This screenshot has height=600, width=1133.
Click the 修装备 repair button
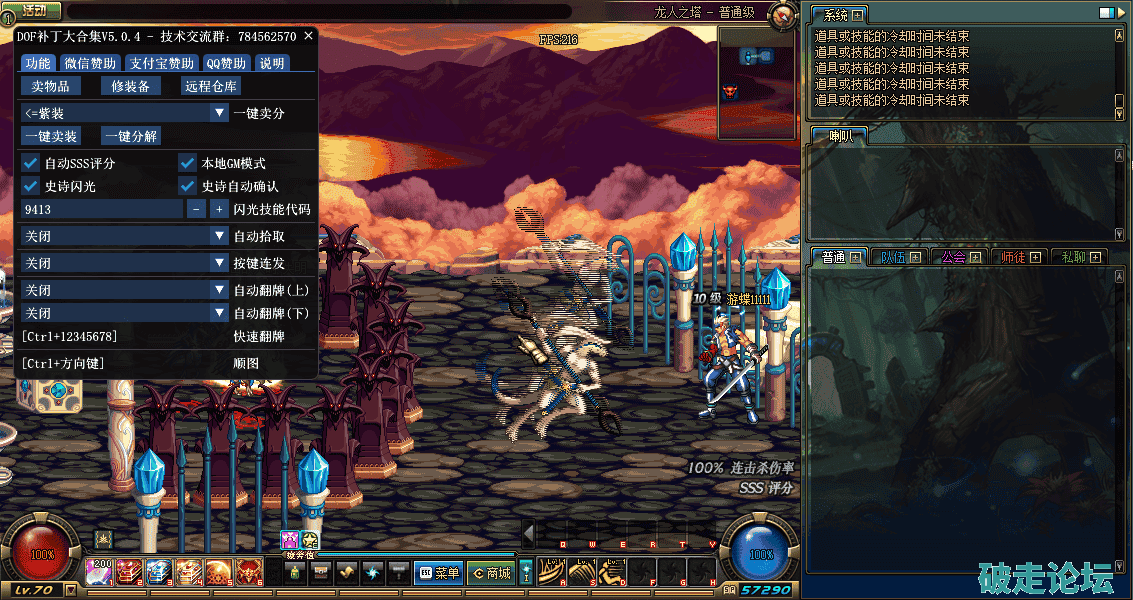click(130, 86)
